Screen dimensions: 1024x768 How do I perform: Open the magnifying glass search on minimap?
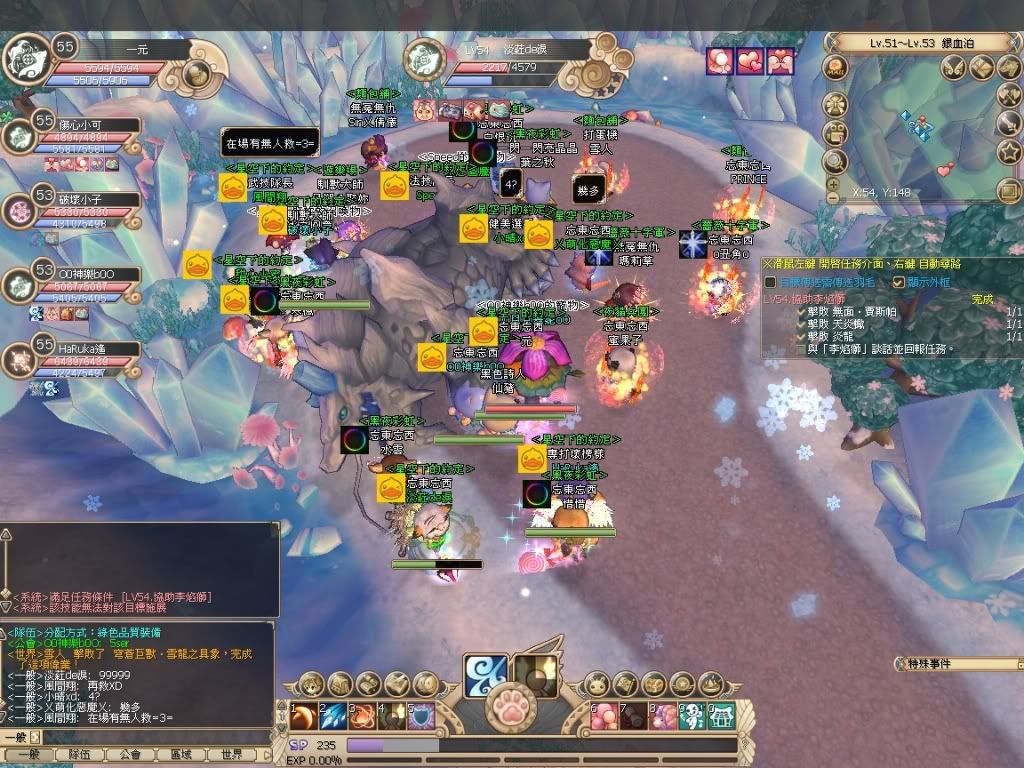pos(834,160)
